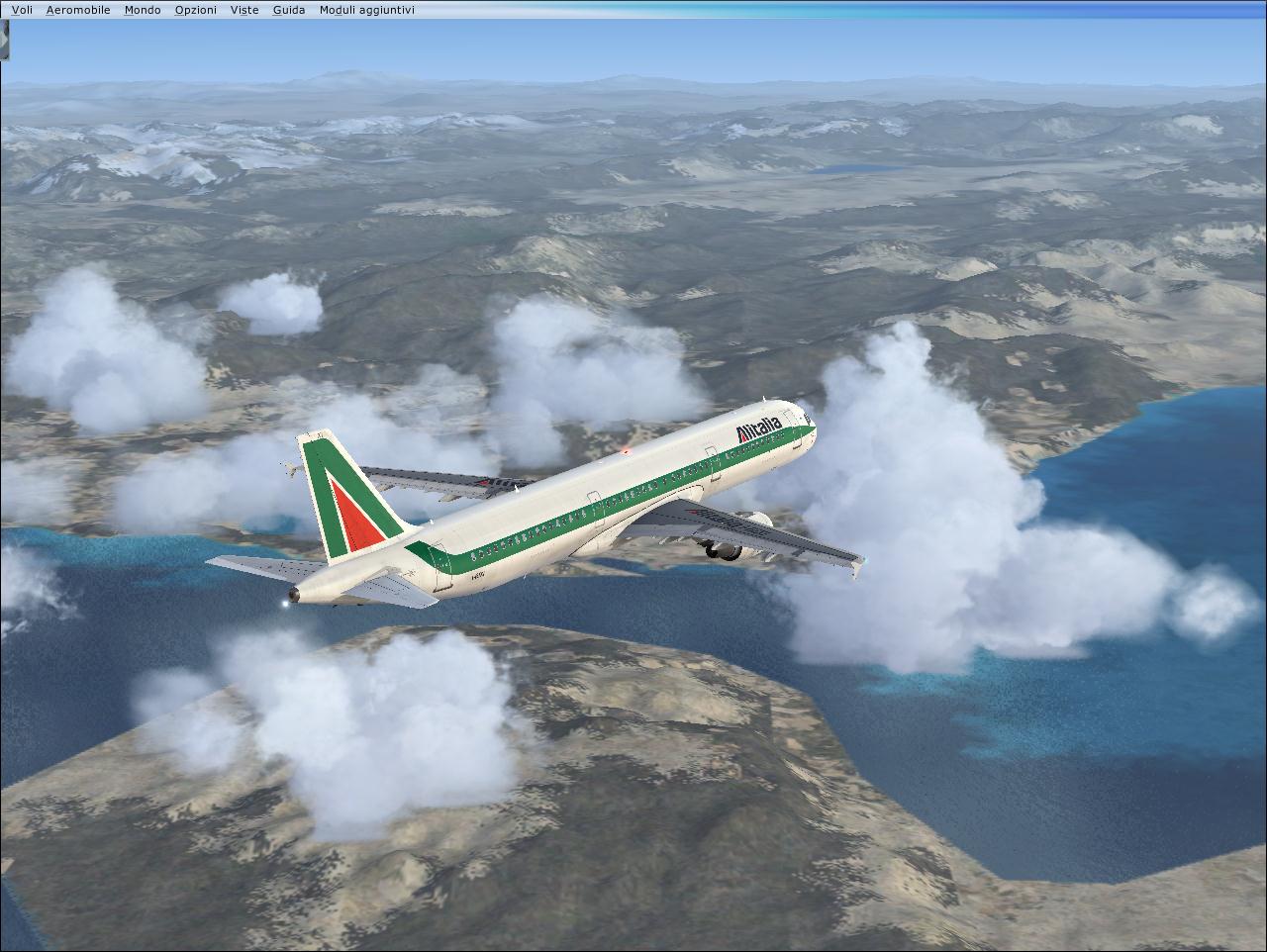Expand the Moduli aggiuntivi menu
Image resolution: width=1267 pixels, height=952 pixels.
click(x=367, y=10)
